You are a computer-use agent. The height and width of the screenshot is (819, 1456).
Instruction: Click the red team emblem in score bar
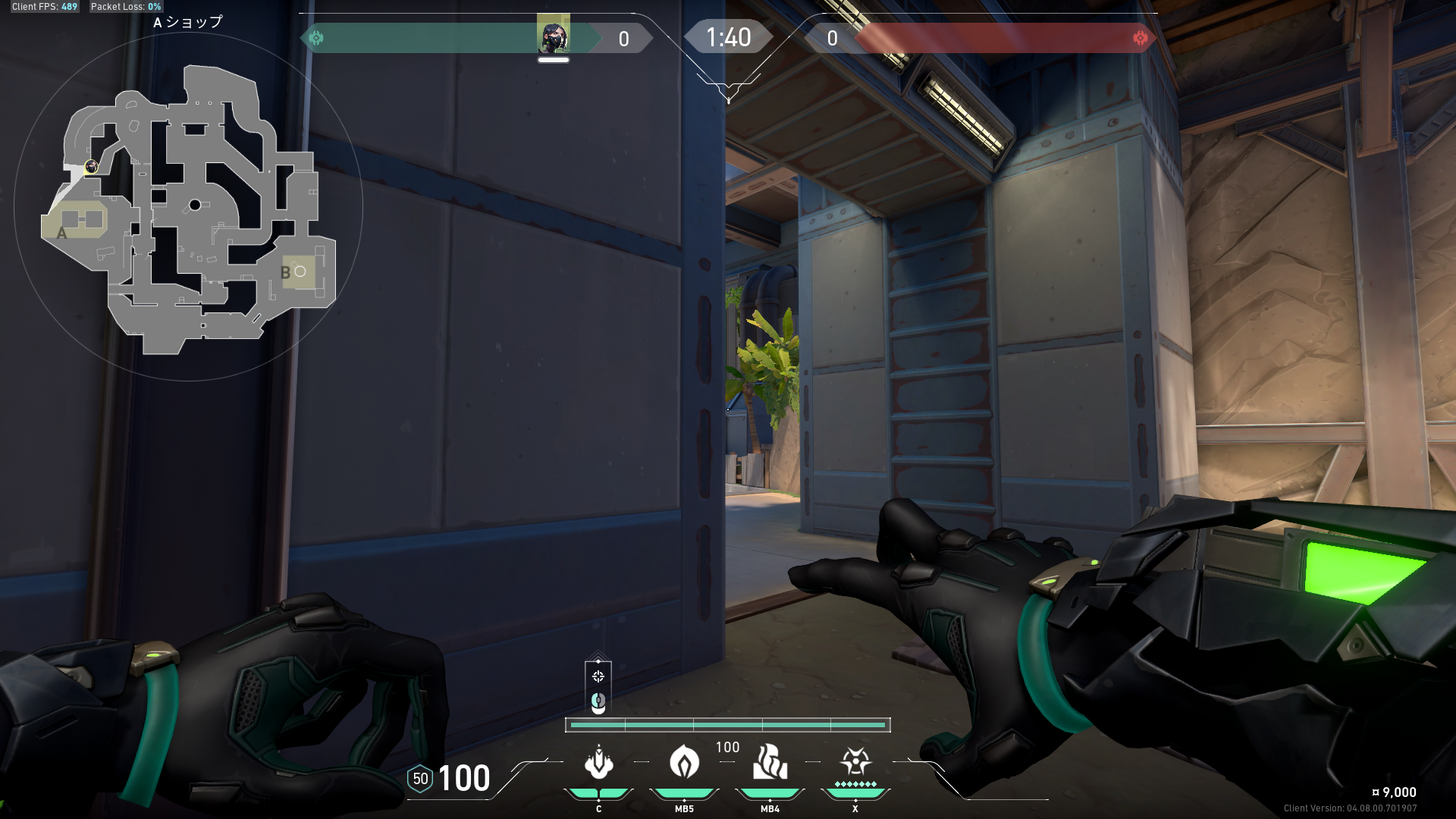1140,38
